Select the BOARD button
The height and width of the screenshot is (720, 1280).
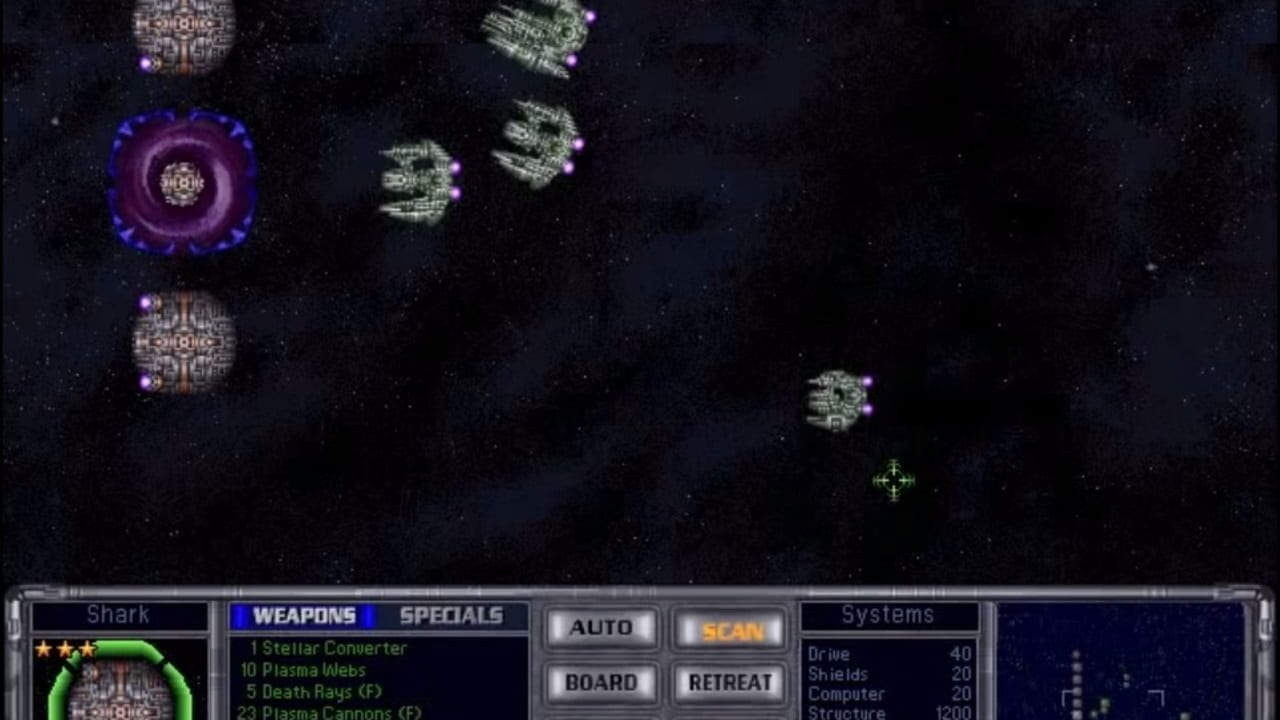(601, 682)
